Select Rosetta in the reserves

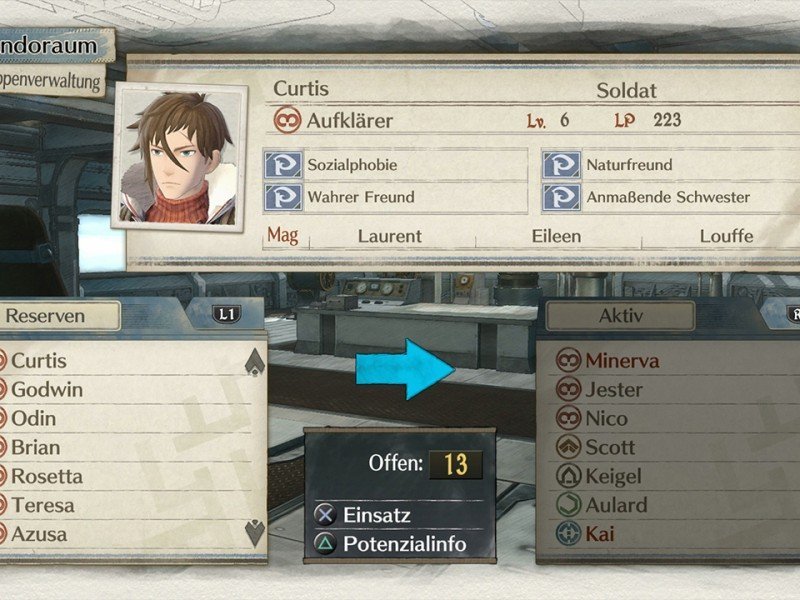click(47, 476)
